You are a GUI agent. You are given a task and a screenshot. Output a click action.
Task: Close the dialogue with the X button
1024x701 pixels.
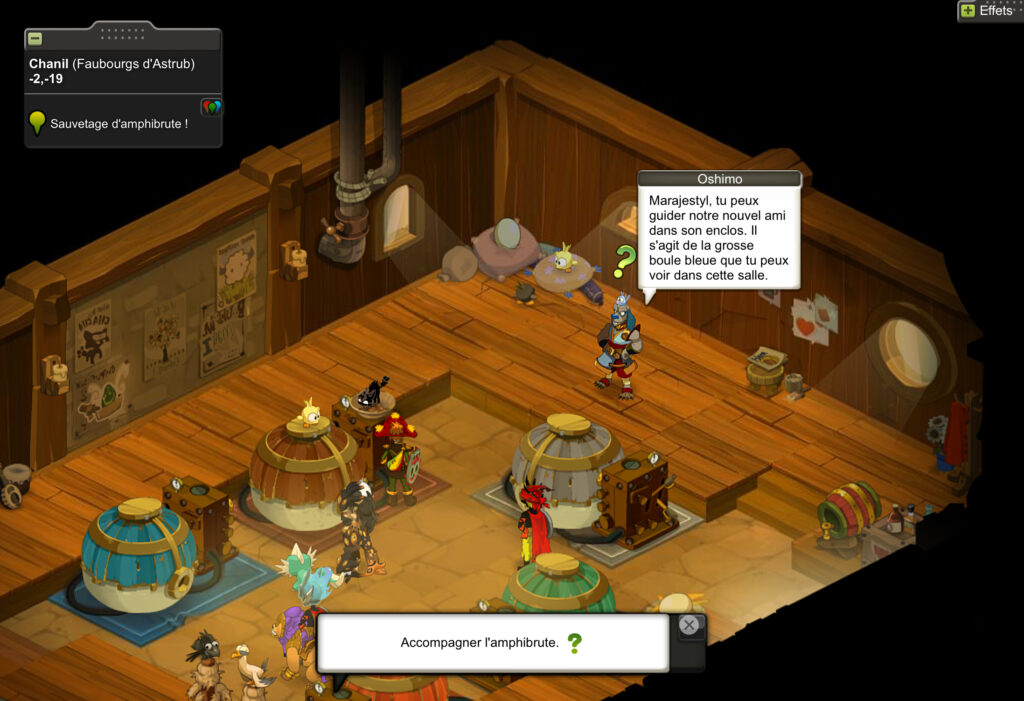tap(689, 626)
